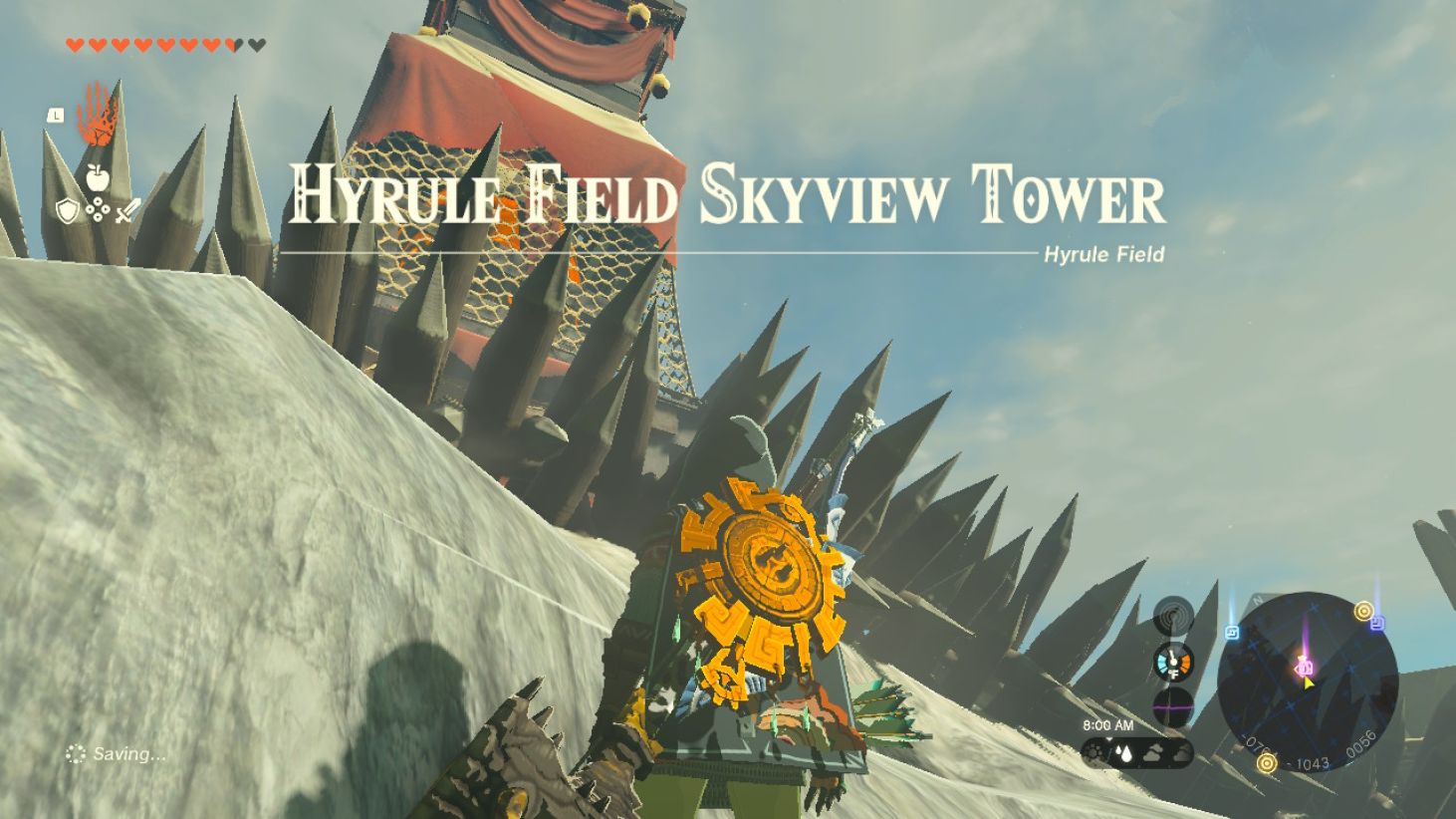Click the d-pad quick-select icon
The width and height of the screenshot is (1456, 819).
coord(98,209)
